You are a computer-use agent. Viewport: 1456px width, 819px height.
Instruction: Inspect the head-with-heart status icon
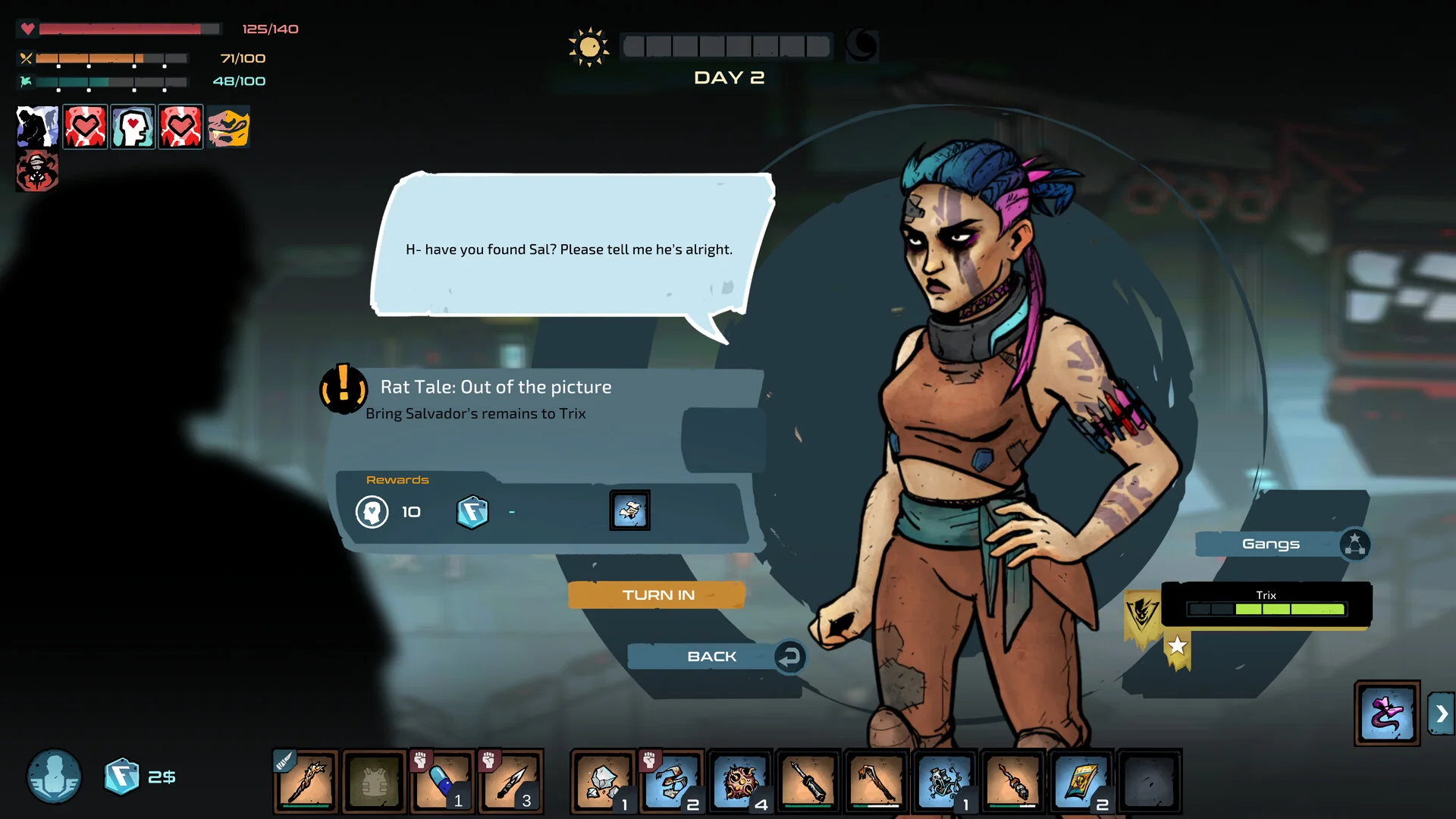[x=133, y=127]
